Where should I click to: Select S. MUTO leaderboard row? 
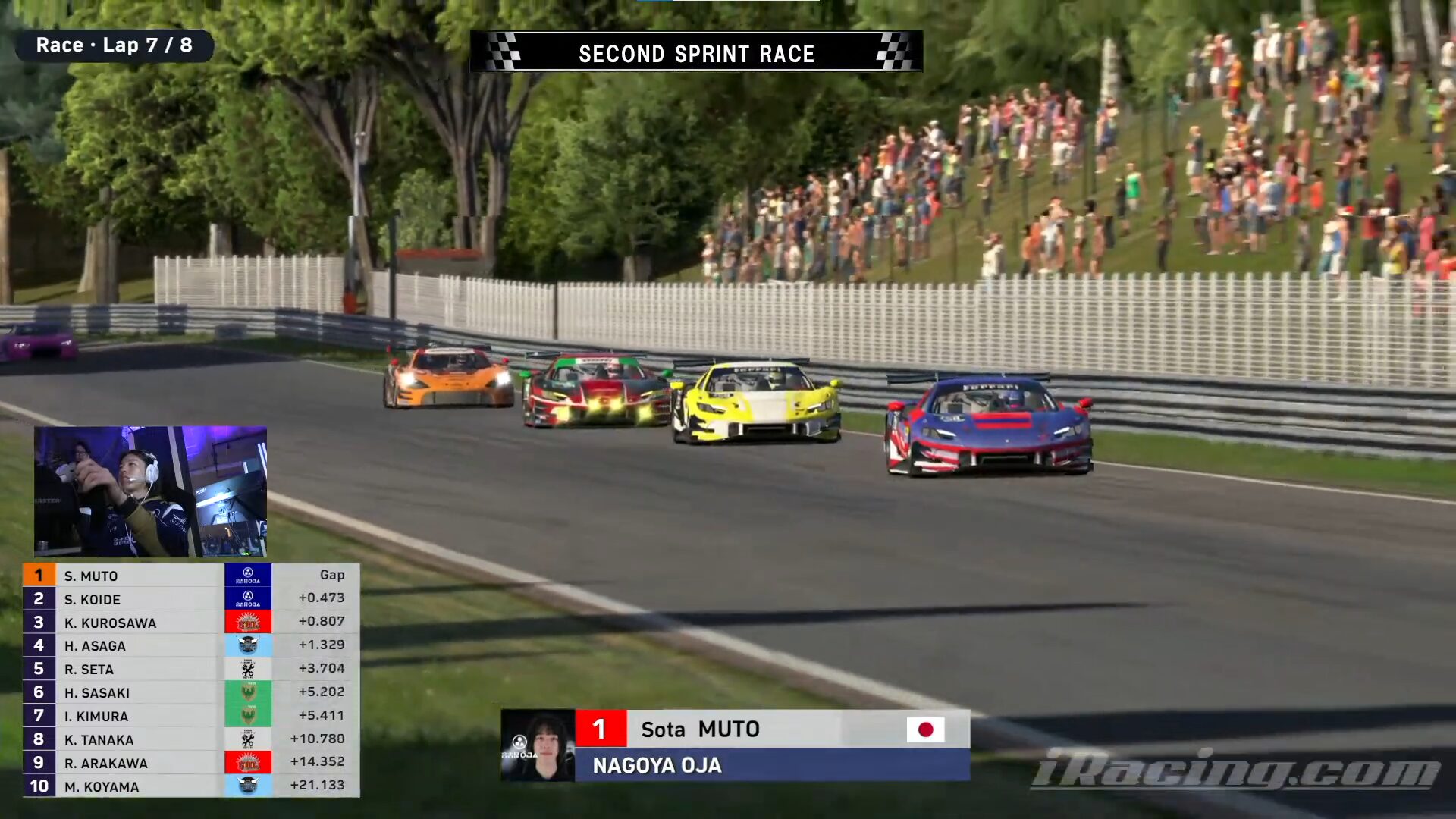click(x=190, y=576)
